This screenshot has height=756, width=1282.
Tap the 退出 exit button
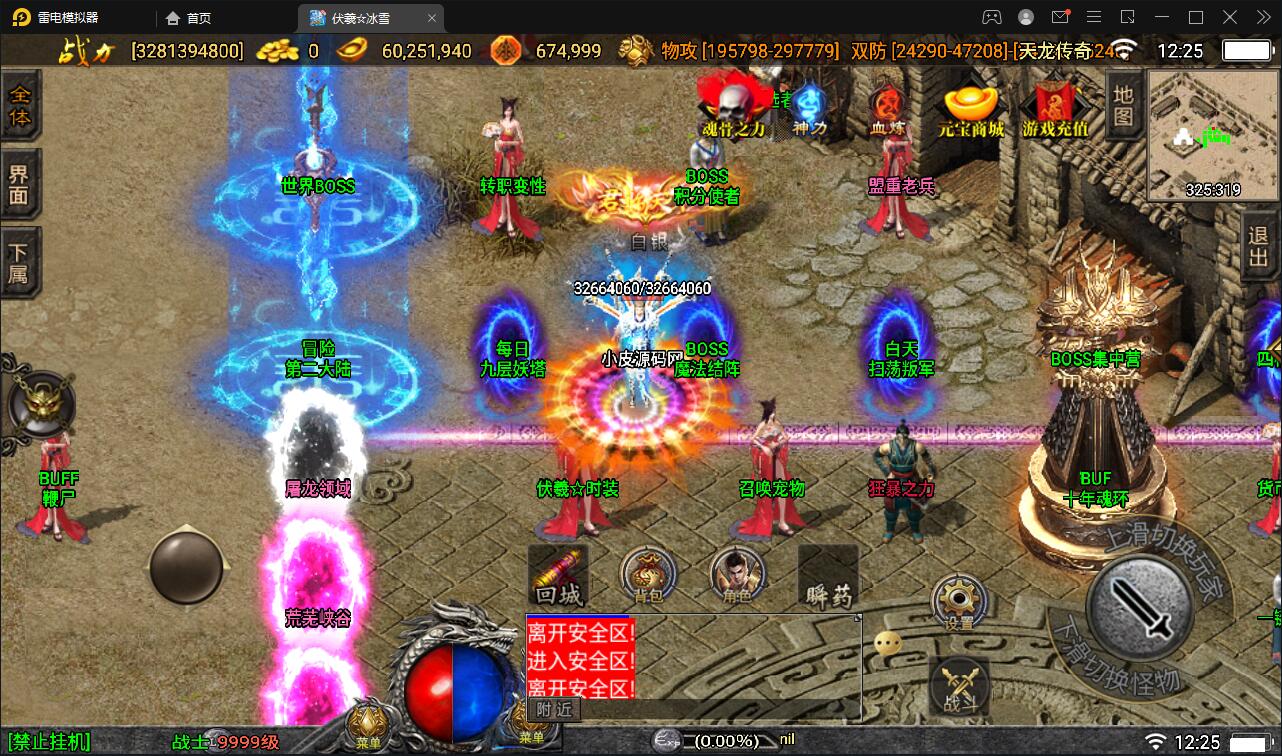point(1258,250)
